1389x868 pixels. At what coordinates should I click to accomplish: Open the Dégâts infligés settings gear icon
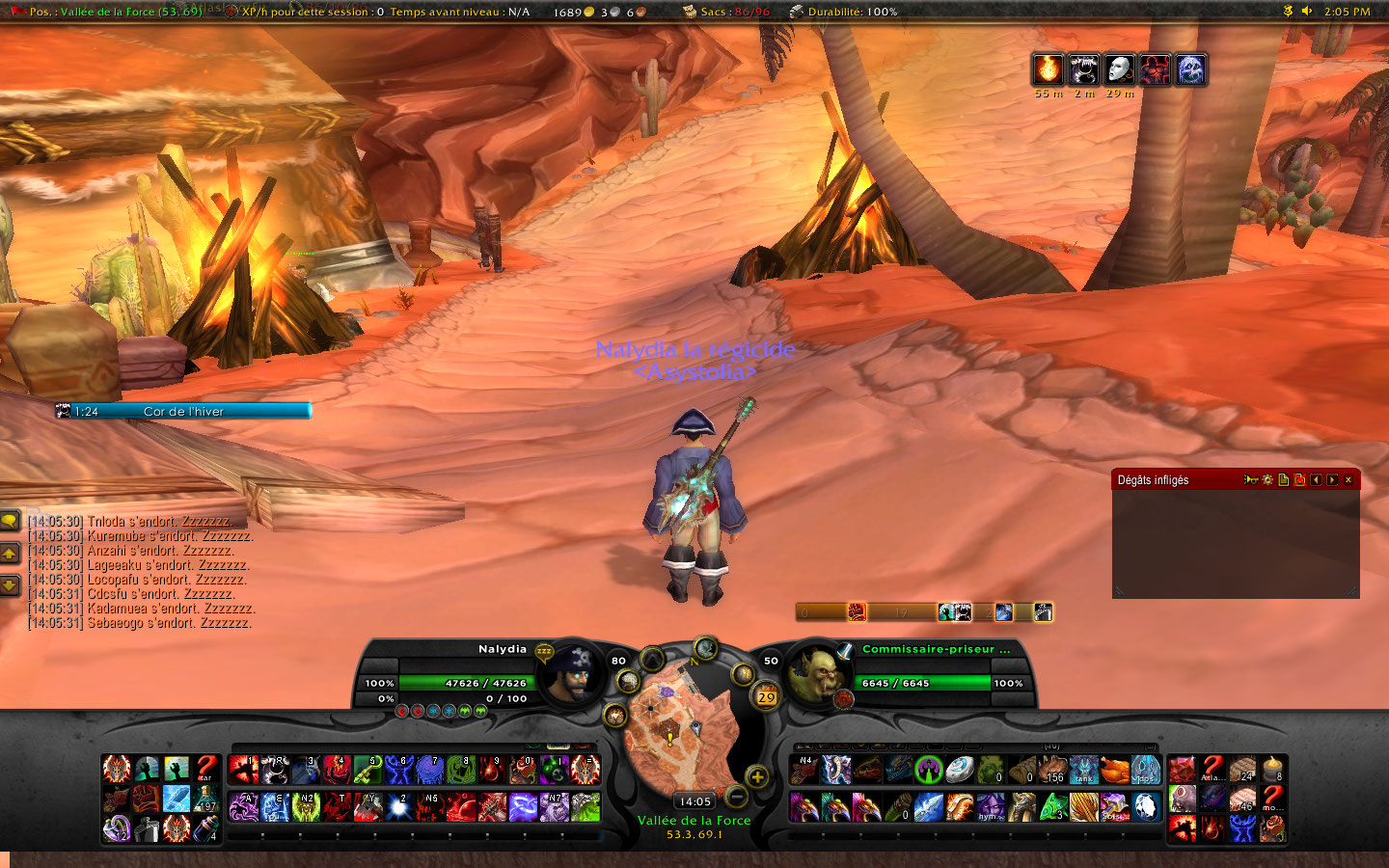1266,479
